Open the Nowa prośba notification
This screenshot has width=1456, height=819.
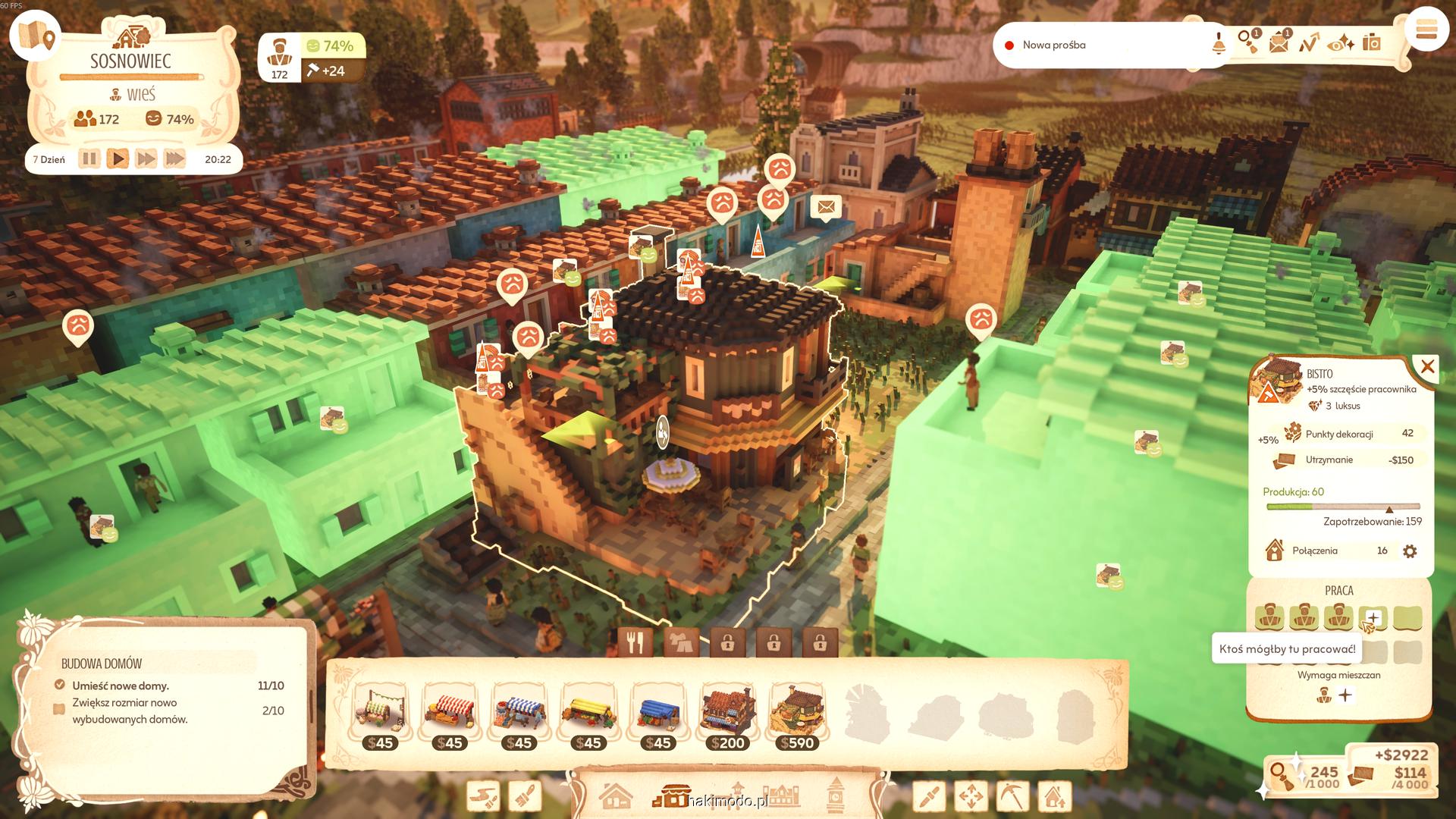pyautogui.click(x=1053, y=45)
